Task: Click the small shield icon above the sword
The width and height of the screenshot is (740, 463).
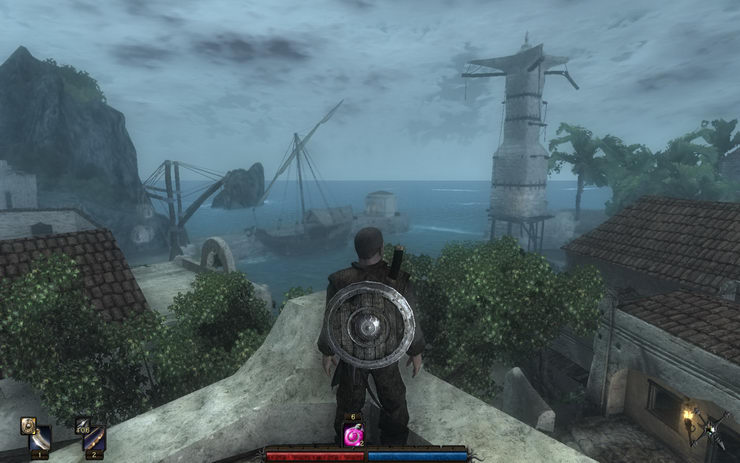Action: click(x=27, y=424)
